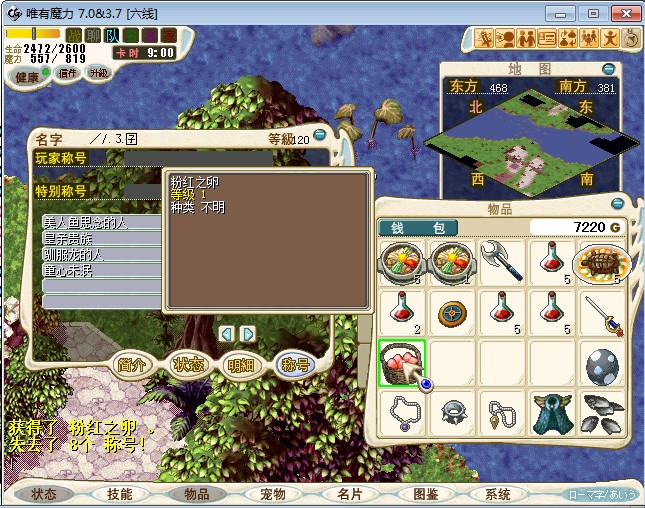This screenshot has width=645, height=508.
Task: Switch to the 明细 tab
Action: [x=241, y=365]
